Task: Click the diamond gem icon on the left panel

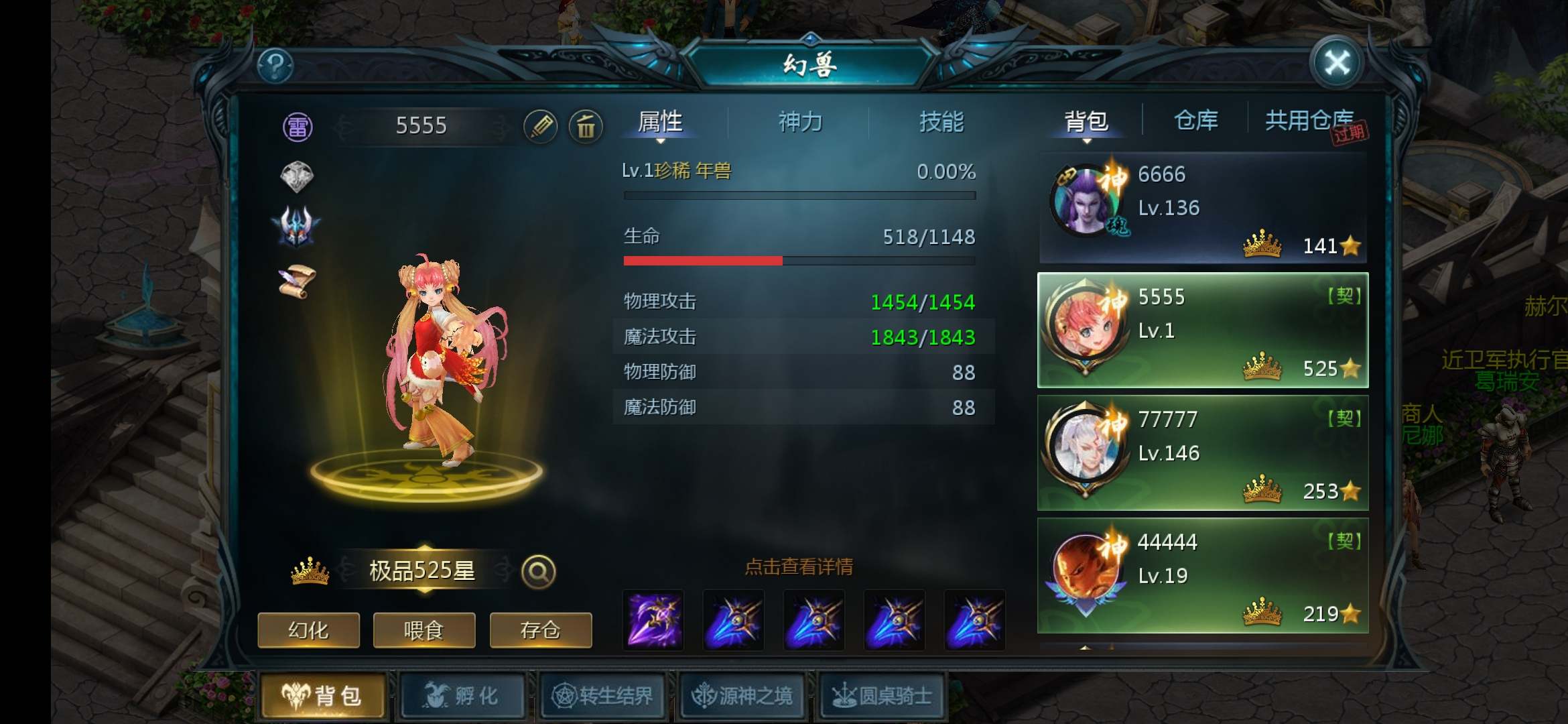Action: [297, 178]
